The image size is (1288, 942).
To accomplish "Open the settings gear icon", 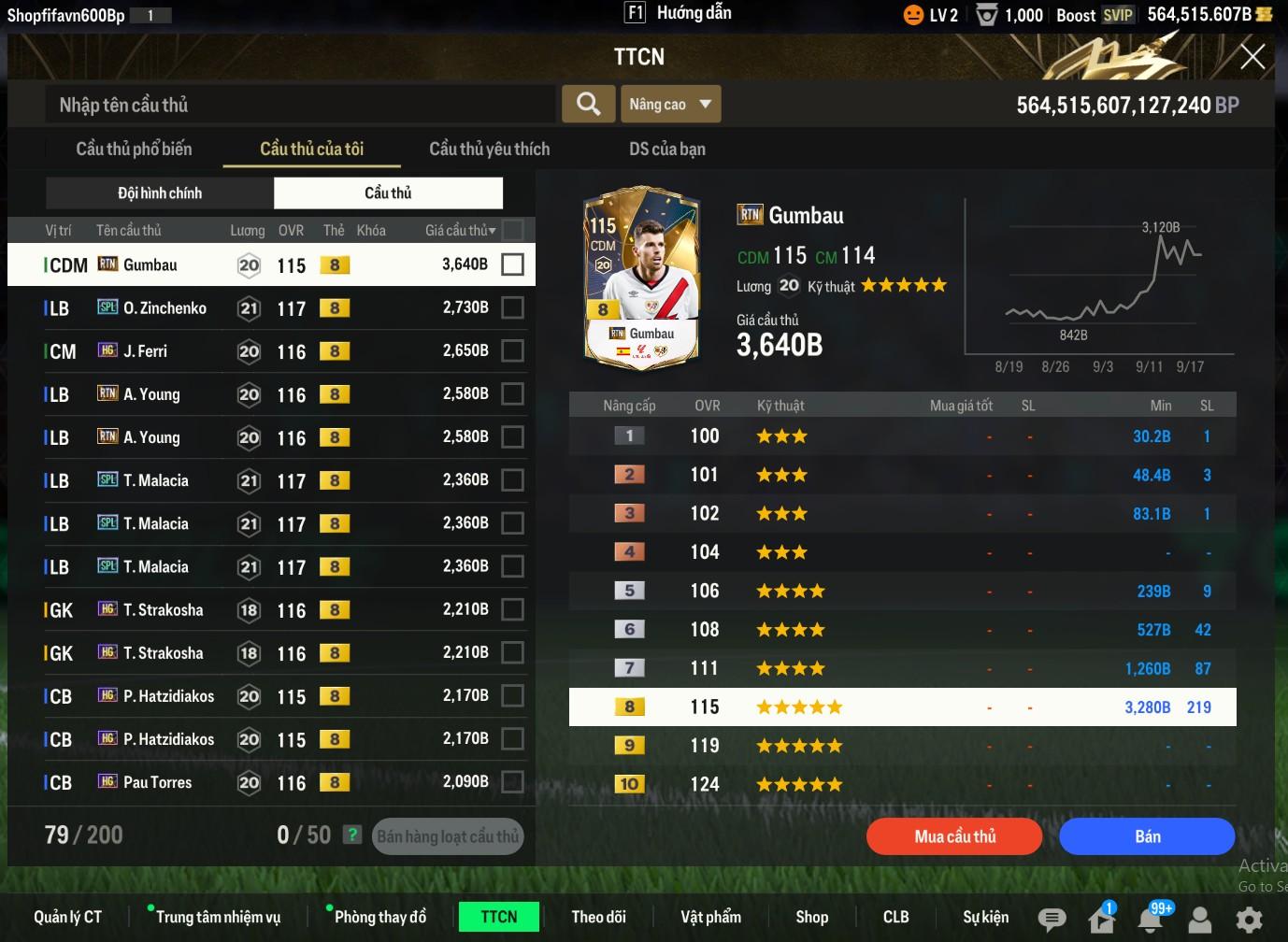I will [1249, 919].
